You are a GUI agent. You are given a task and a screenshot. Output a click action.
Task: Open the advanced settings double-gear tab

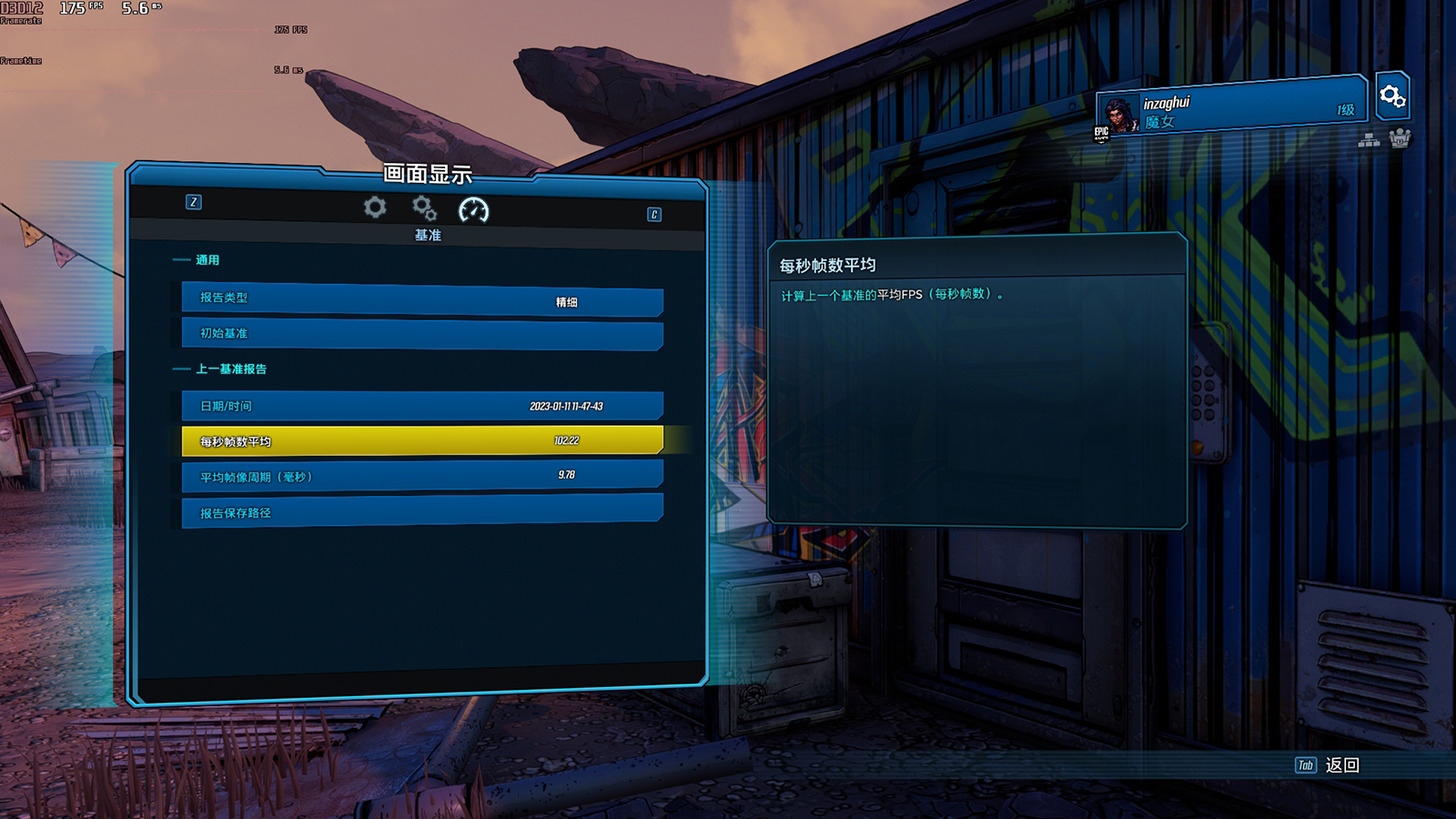[x=424, y=208]
